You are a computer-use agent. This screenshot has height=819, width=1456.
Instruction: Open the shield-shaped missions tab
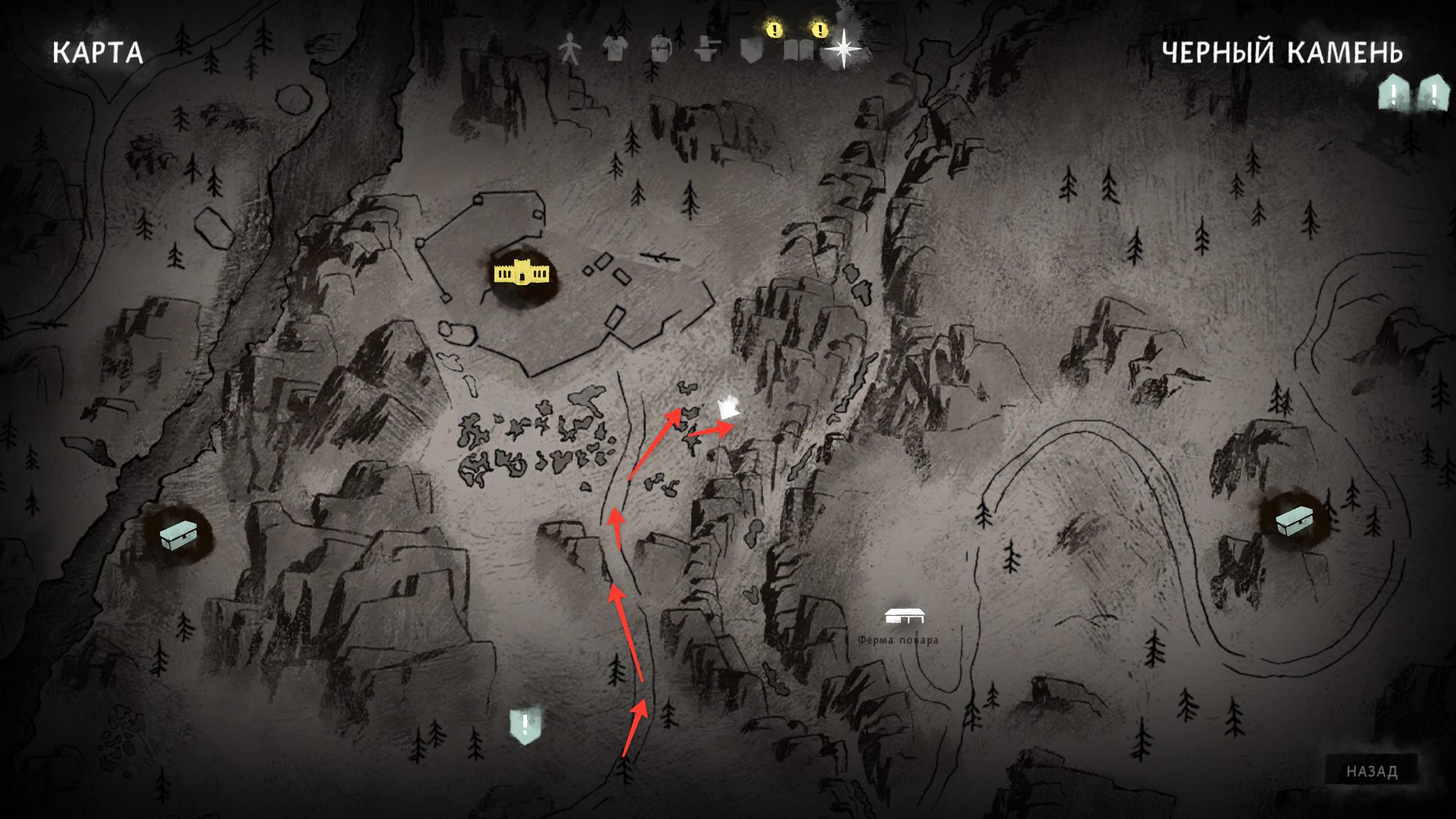(x=752, y=49)
